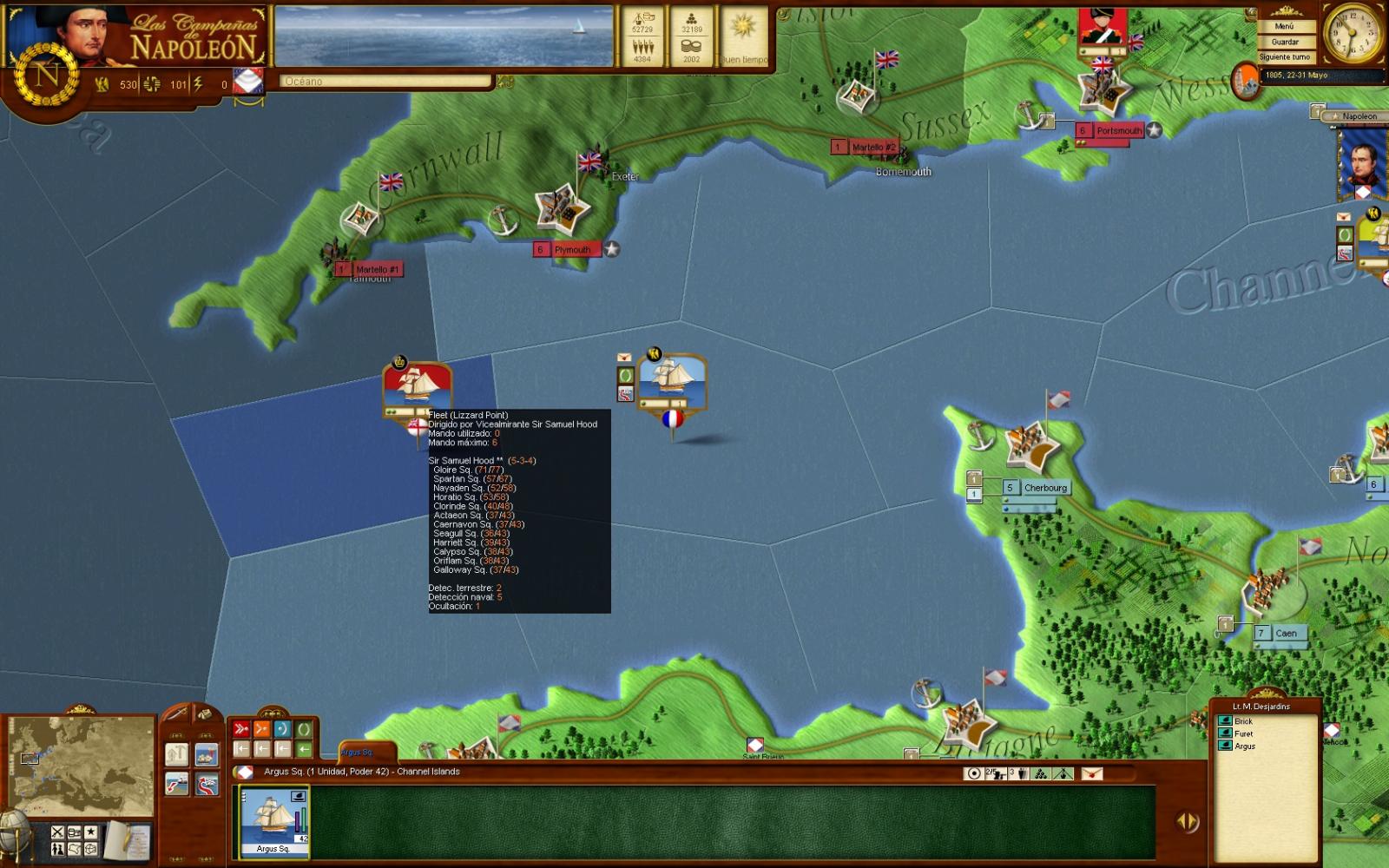
Task: Click the double yellow arrow scroll button
Action: (x=1187, y=820)
